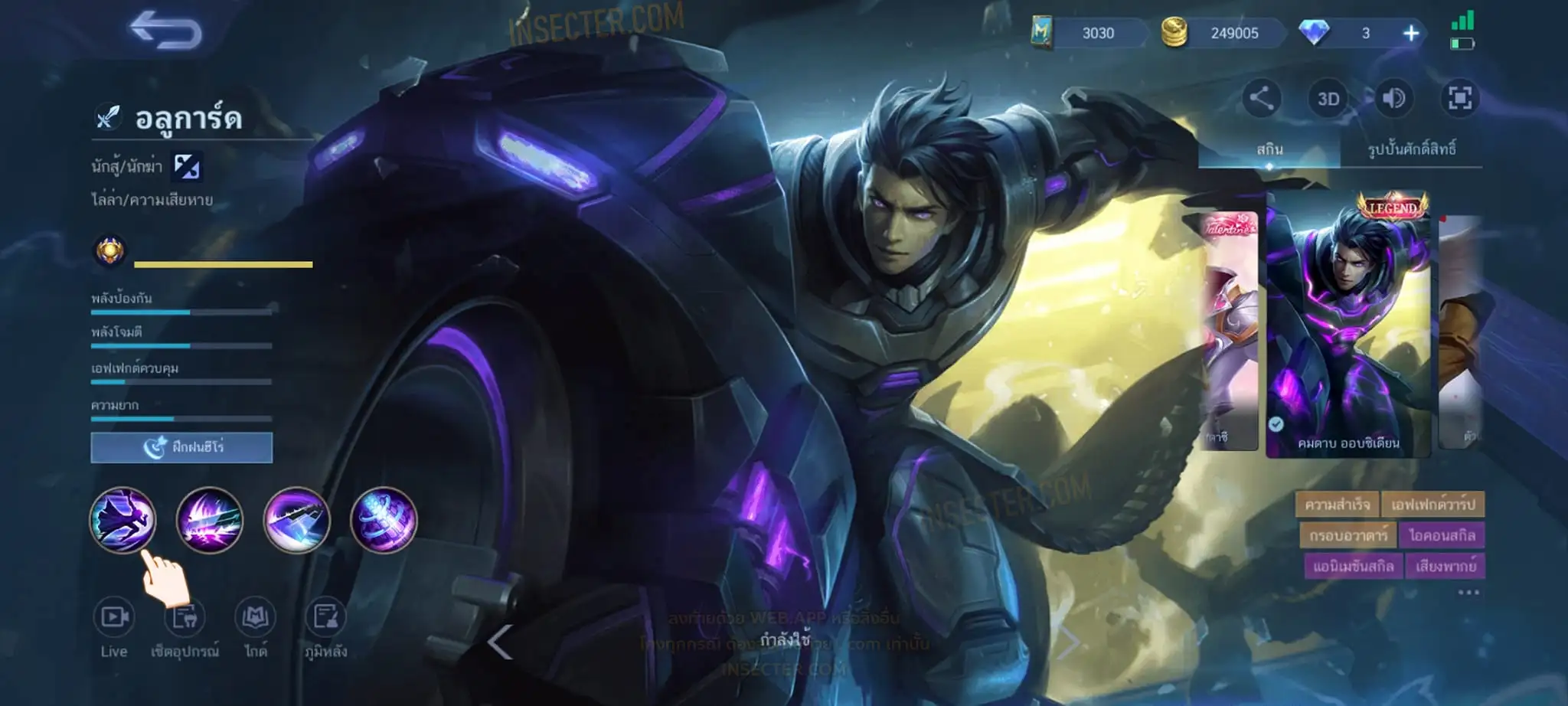Show the previous hero with left arrow
Image resolution: width=1568 pixels, height=706 pixels.
tap(499, 642)
